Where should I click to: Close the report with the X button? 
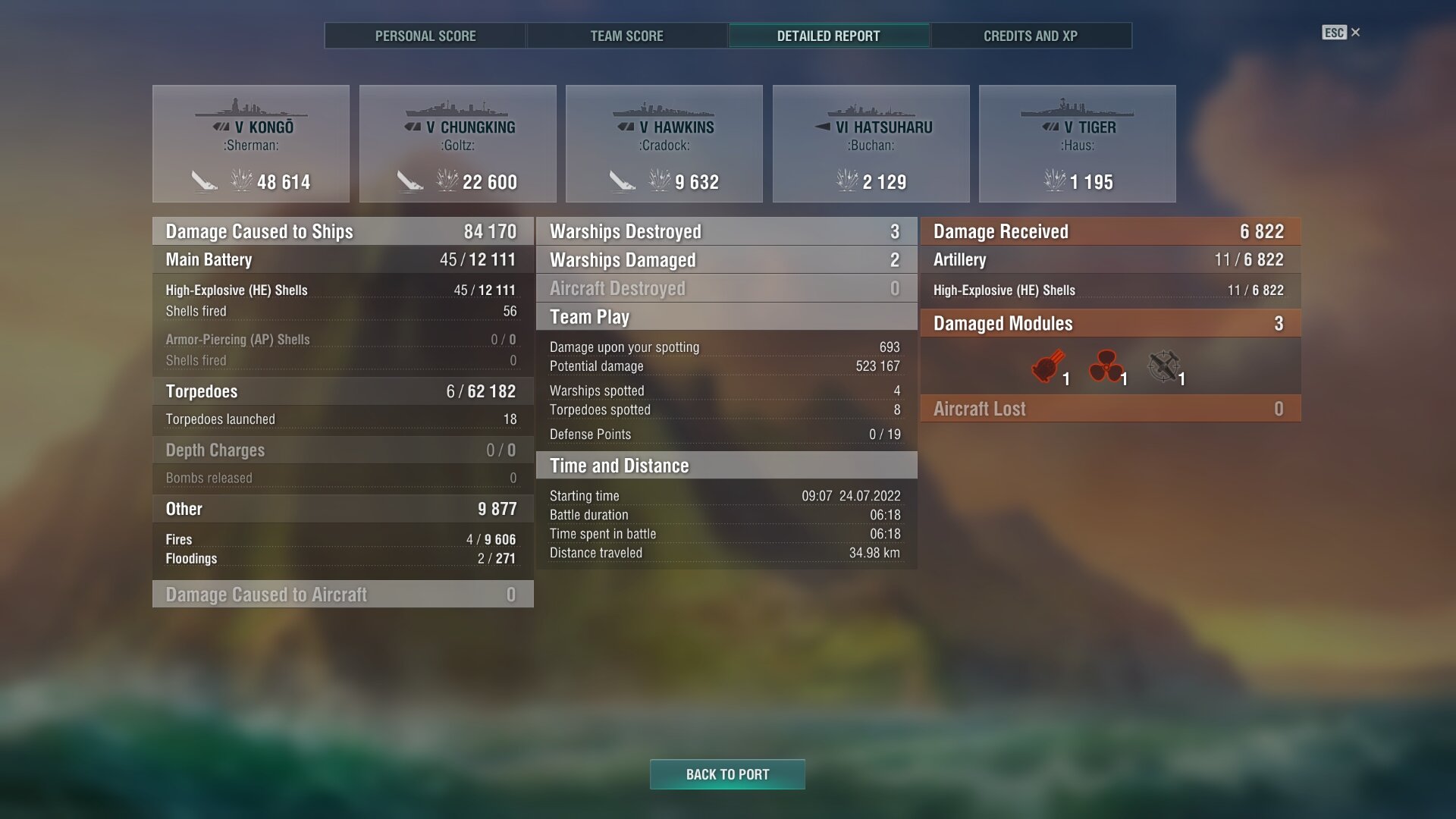tap(1355, 33)
